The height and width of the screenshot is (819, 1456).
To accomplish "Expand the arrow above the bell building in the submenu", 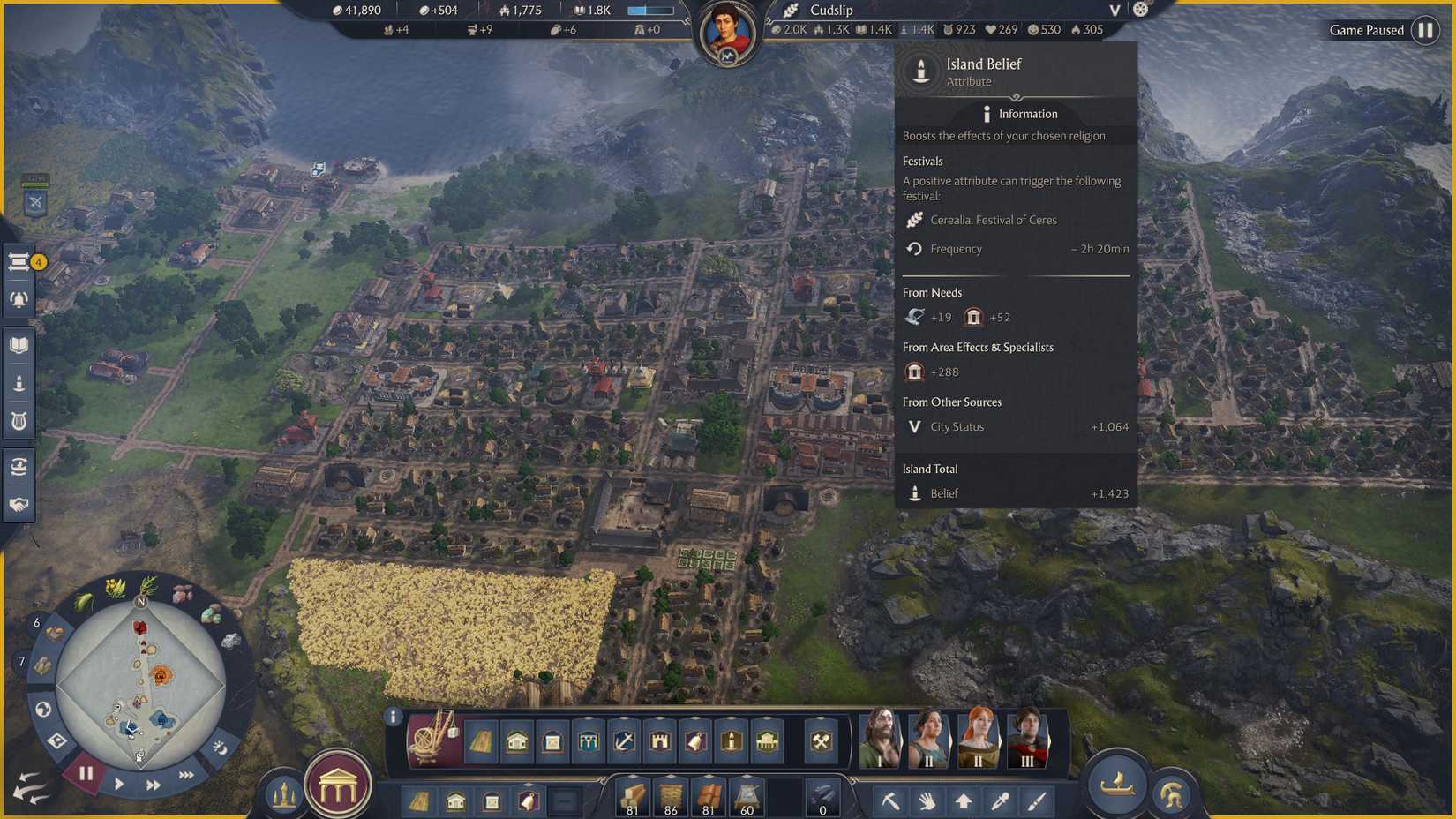I will [528, 784].
